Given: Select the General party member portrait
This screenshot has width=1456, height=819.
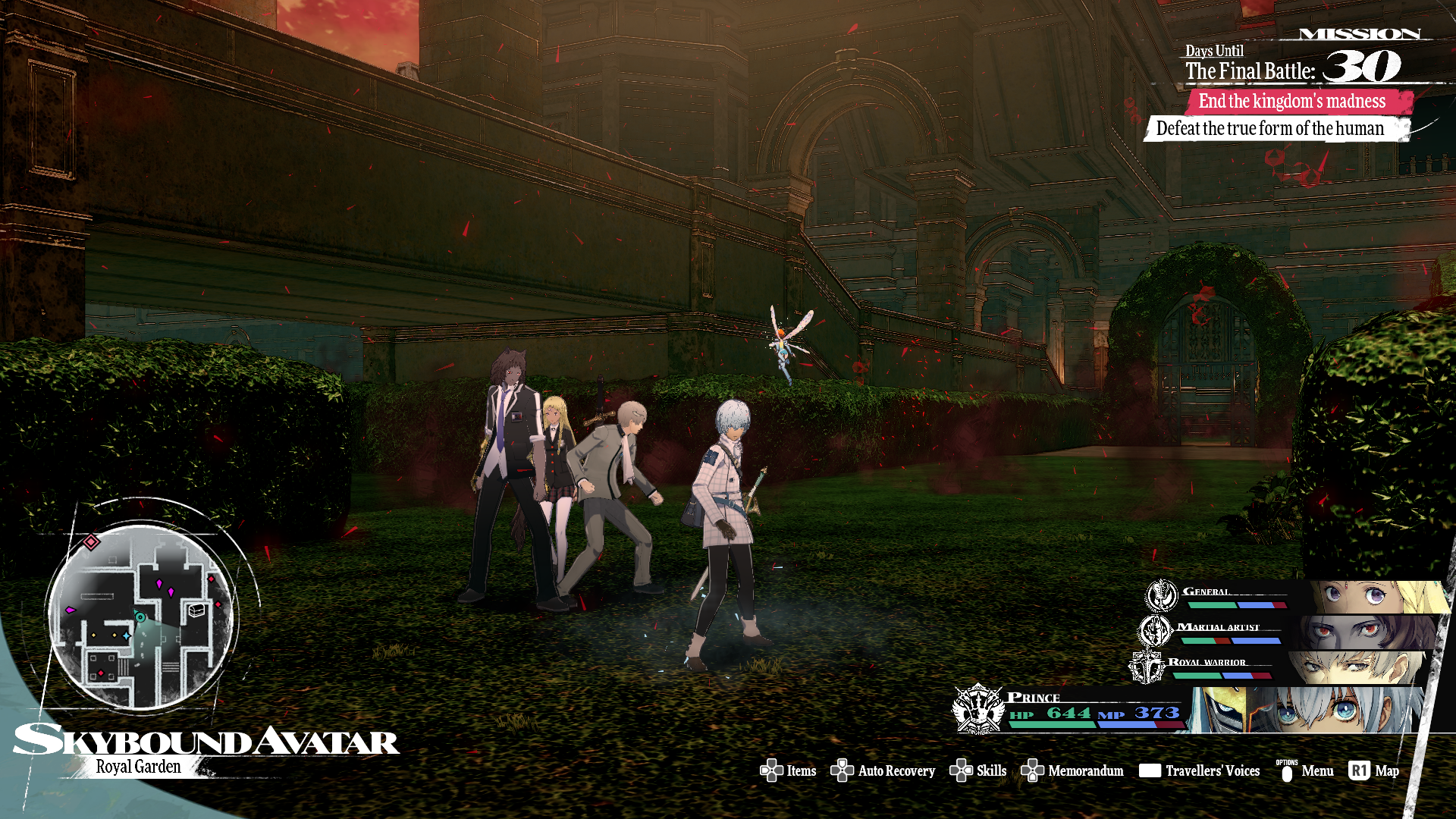Looking at the screenshot, I should click(1380, 598).
